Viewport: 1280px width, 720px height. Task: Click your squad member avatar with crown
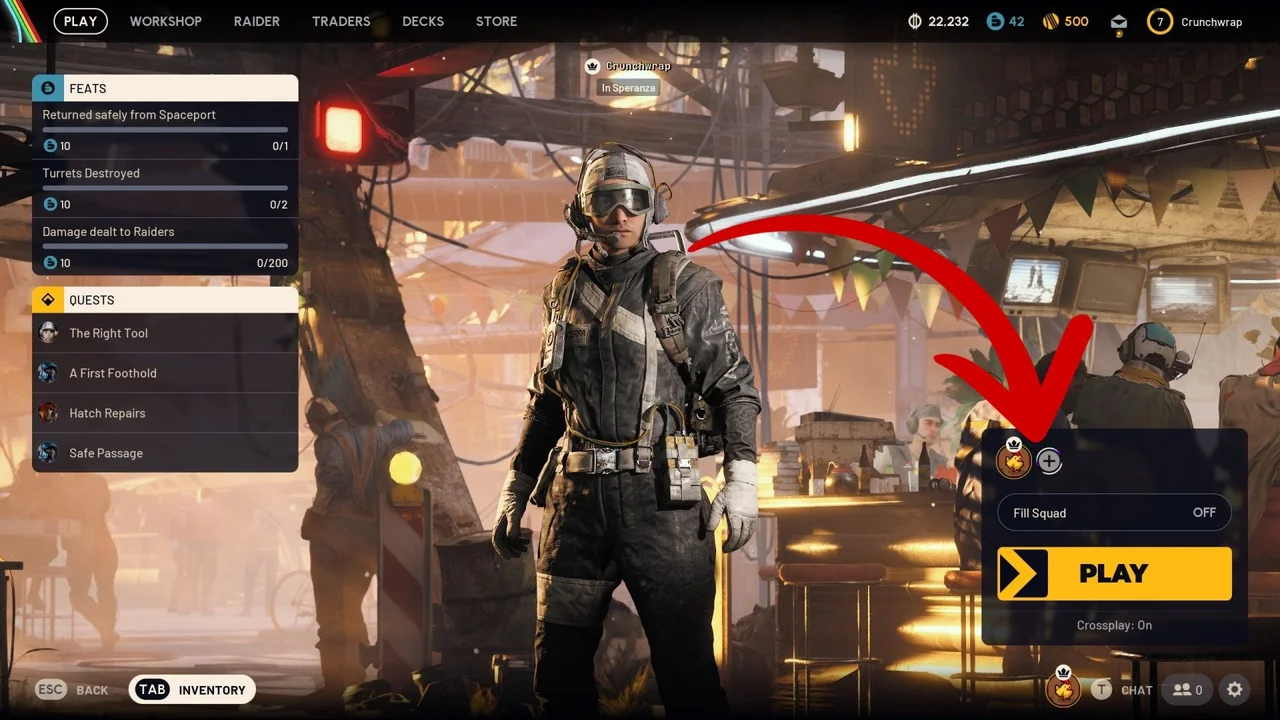[x=1014, y=461]
